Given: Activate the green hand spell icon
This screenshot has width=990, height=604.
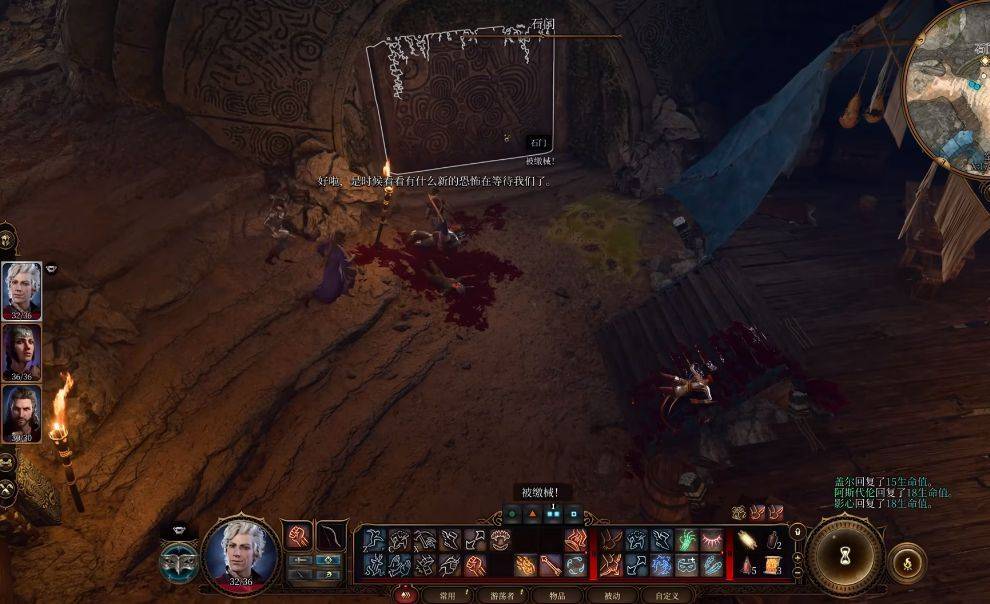Looking at the screenshot, I should click(x=687, y=541).
